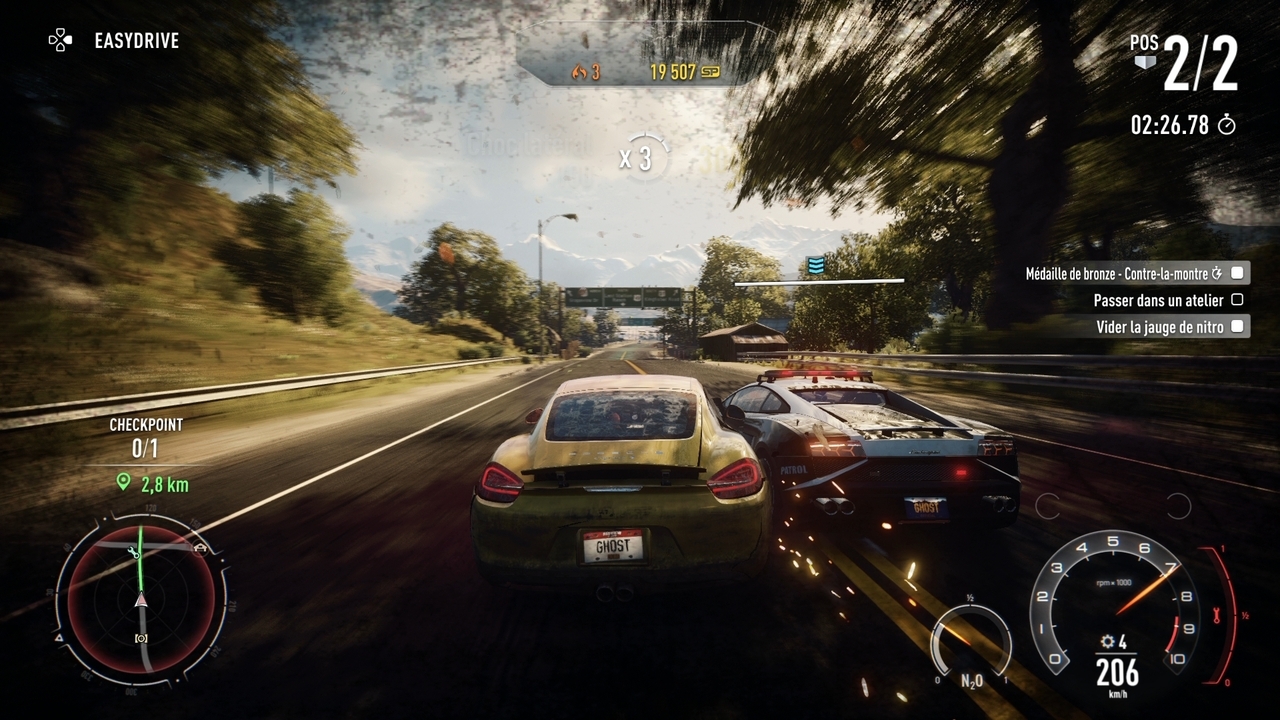Screen dimensions: 1280x720
Task: Tick the Passer dans un atelier checkbox
Action: 1237,299
